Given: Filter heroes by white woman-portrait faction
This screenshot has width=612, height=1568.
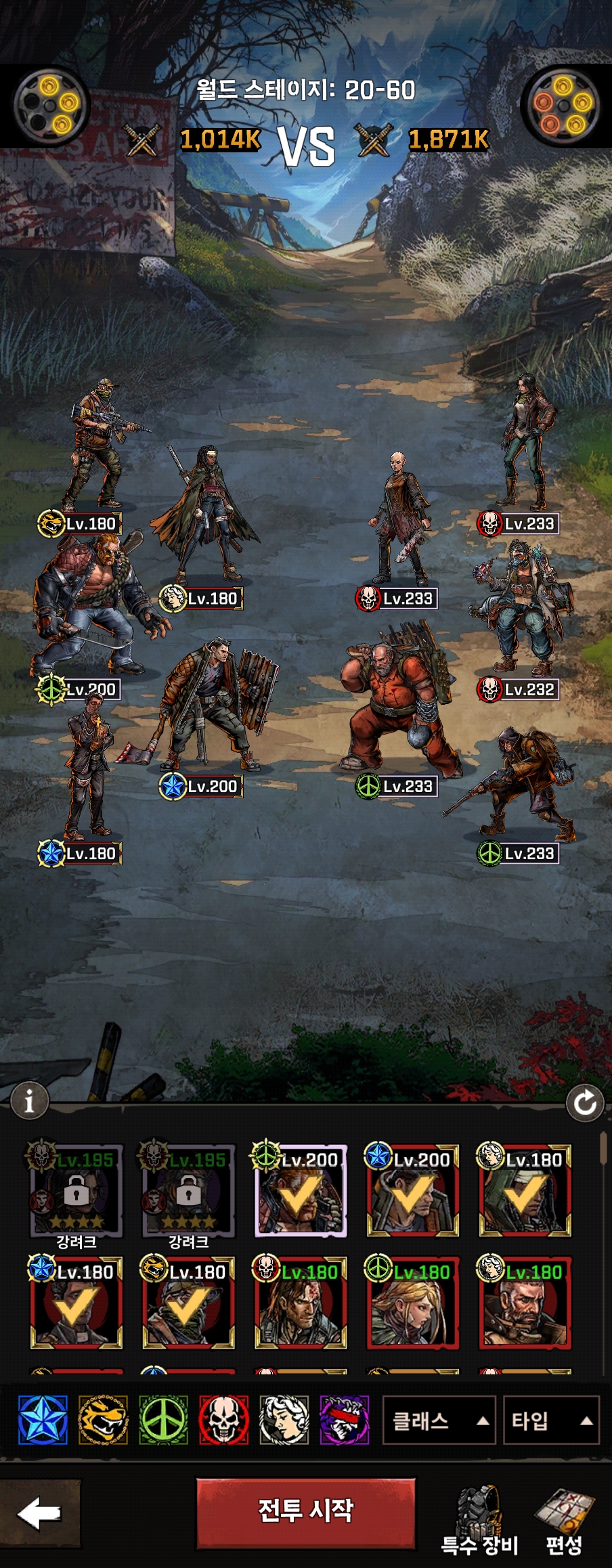Looking at the screenshot, I should coord(284,1420).
